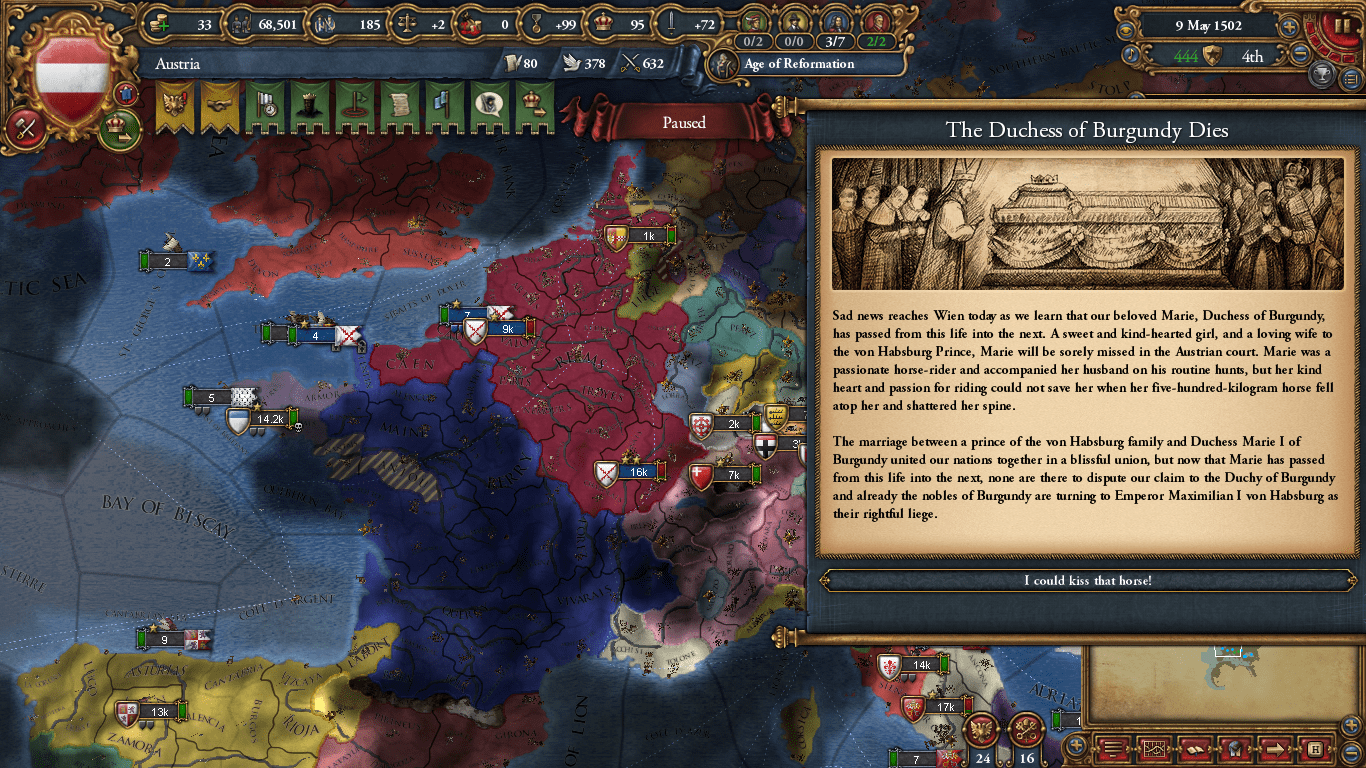
Task: Decrease game speed with the minus control
Action: [1300, 55]
